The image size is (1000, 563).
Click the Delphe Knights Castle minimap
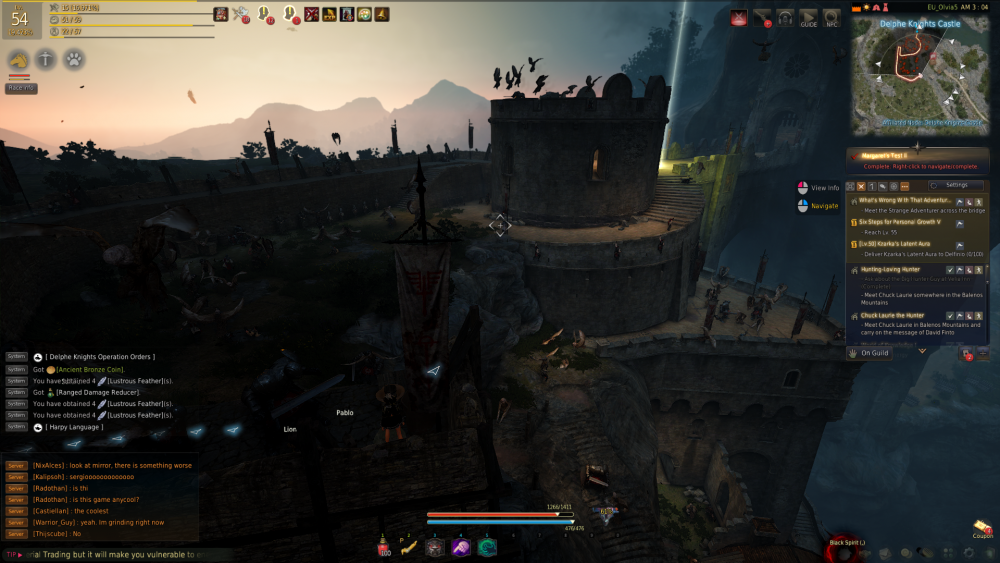(920, 76)
